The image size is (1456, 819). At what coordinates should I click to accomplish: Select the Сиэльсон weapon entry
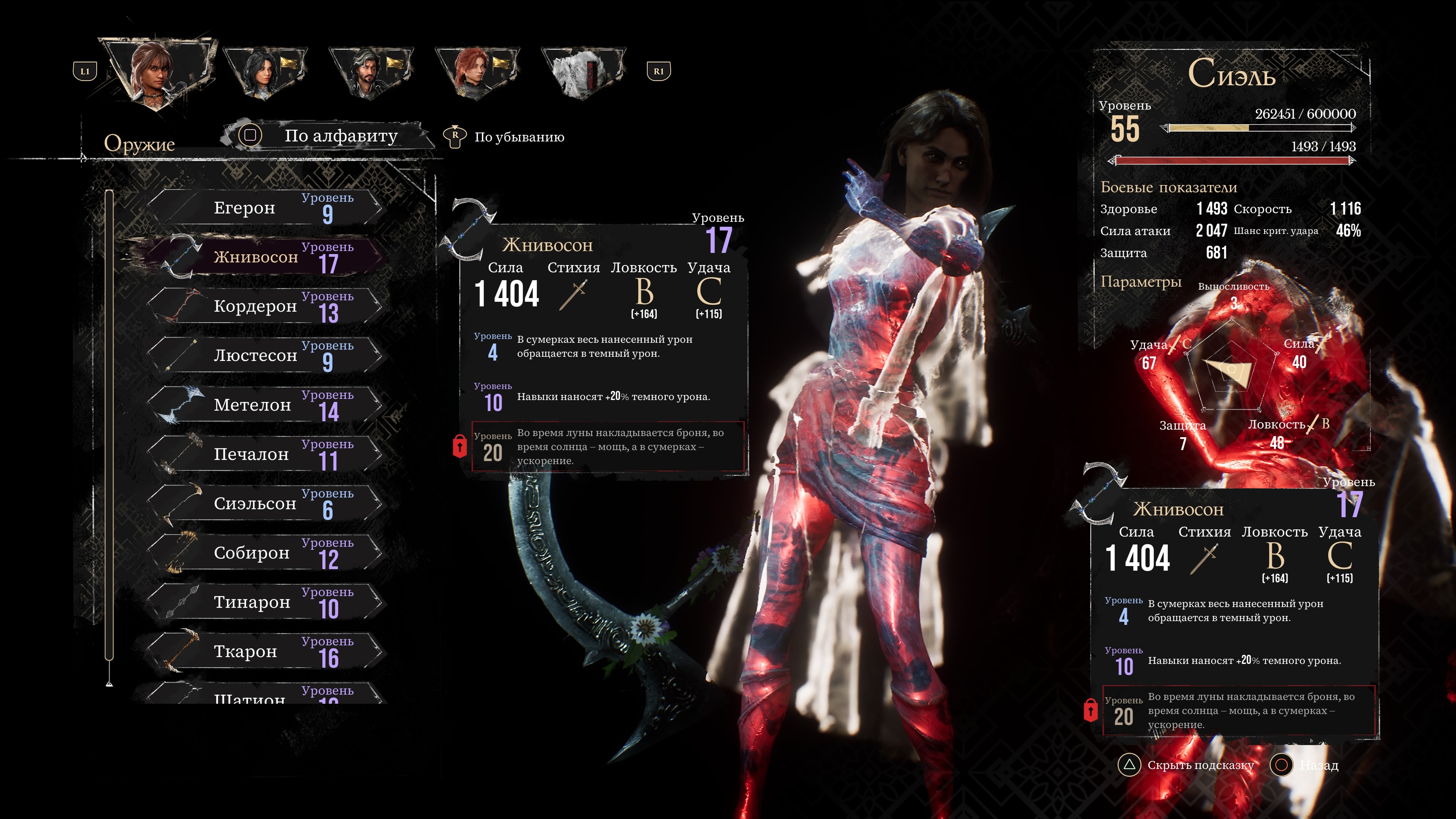pyautogui.click(x=266, y=503)
